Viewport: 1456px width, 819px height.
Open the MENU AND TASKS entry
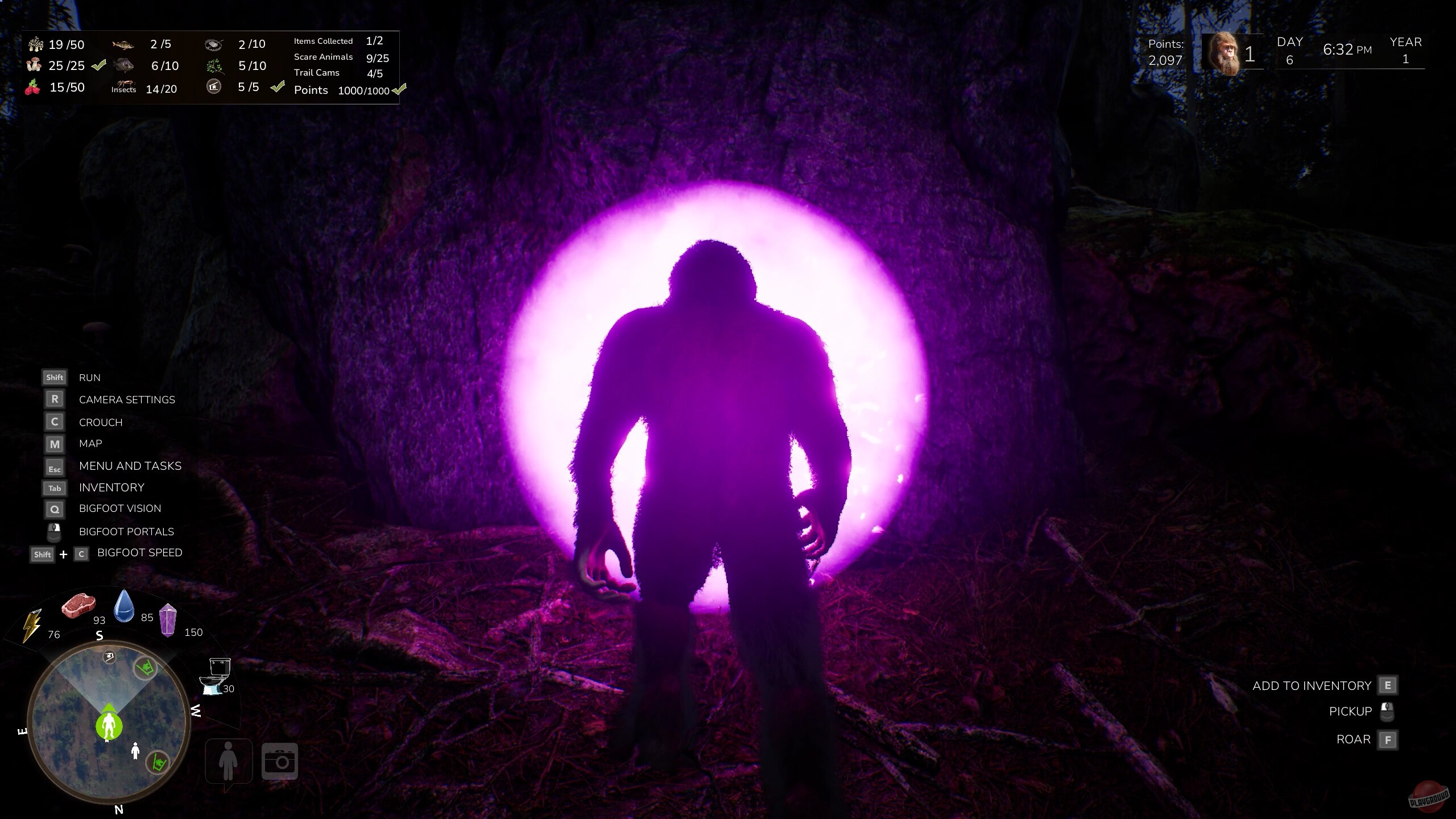(x=130, y=466)
